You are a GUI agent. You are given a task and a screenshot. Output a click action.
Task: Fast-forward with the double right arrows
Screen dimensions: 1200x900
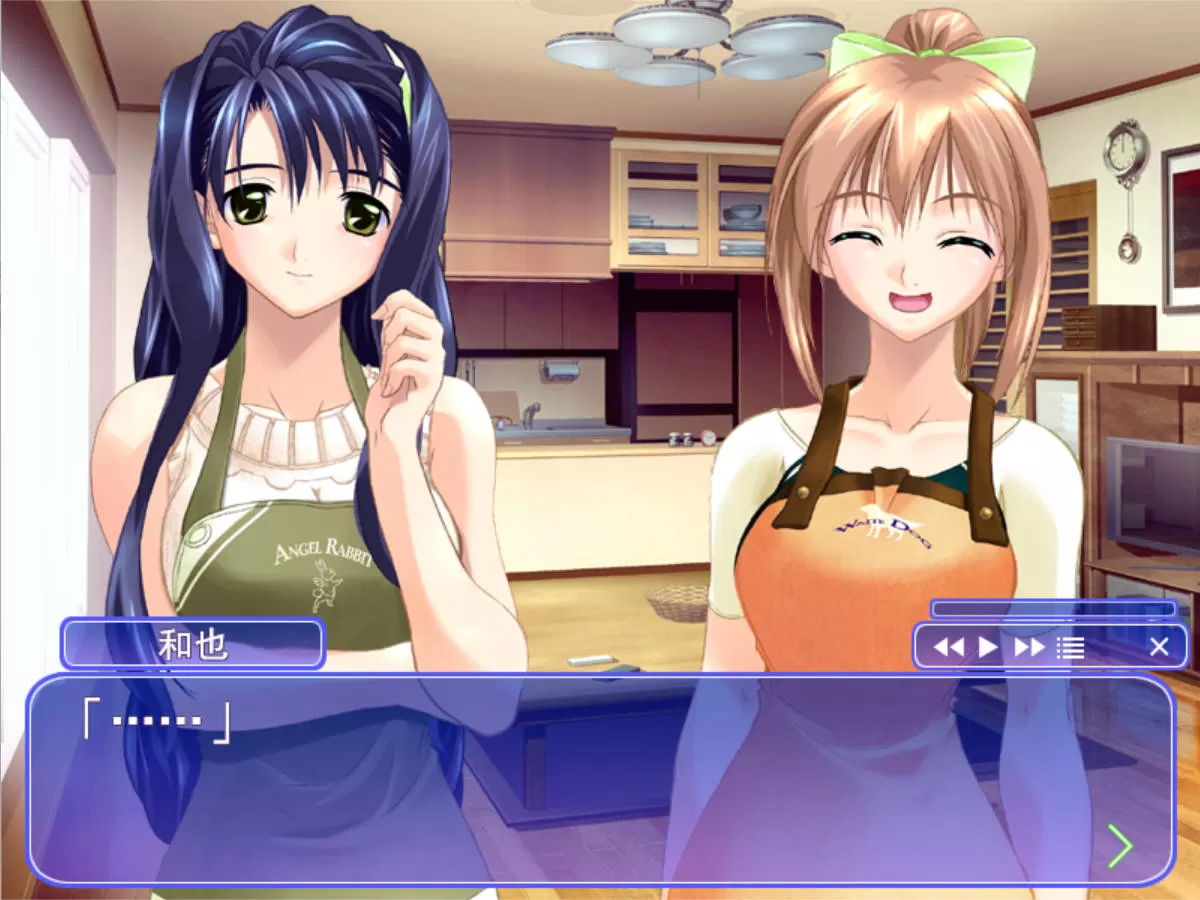pos(1029,647)
